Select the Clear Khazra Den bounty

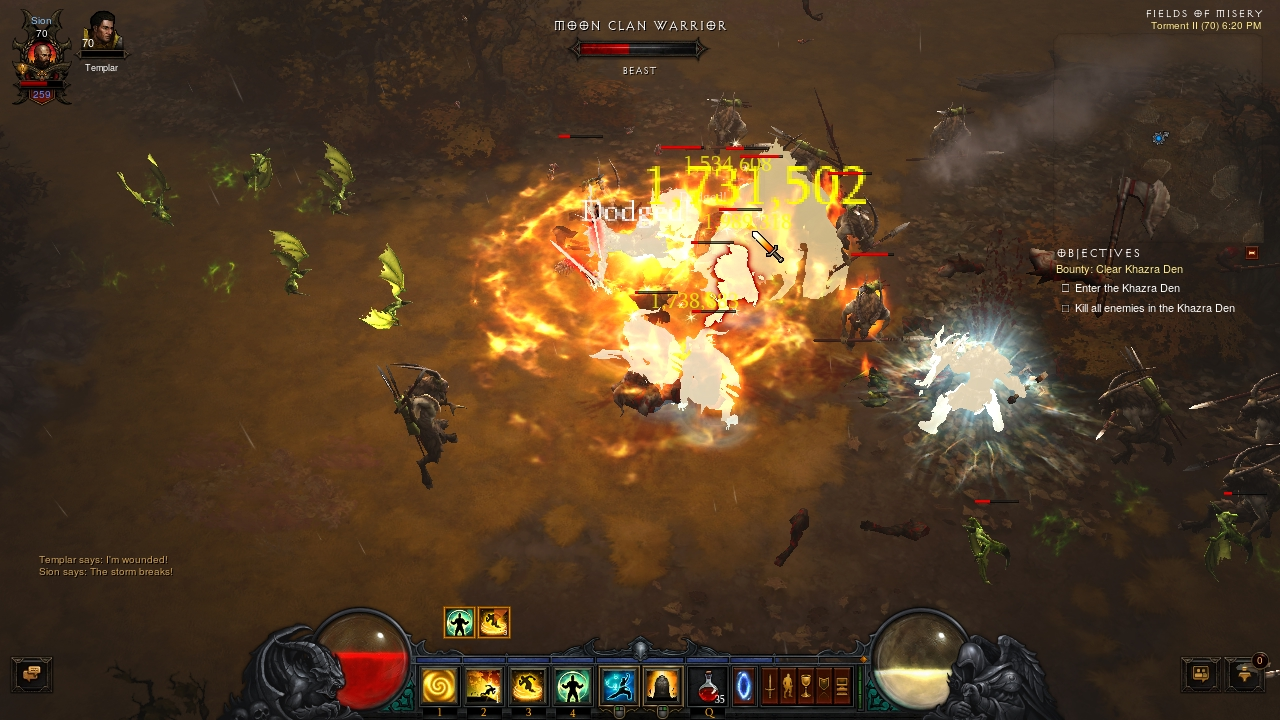coord(1119,270)
